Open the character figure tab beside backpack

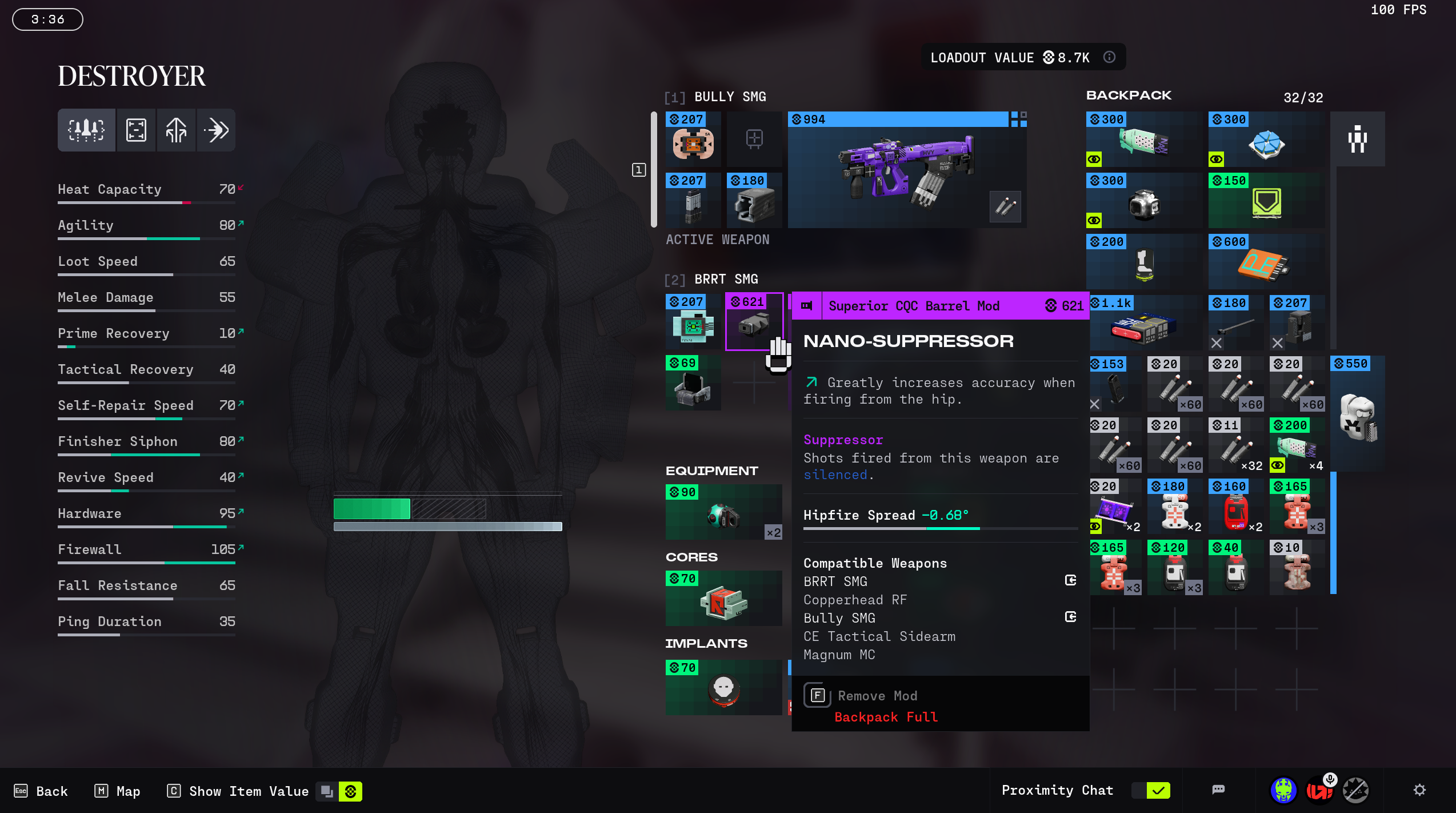tap(1357, 139)
